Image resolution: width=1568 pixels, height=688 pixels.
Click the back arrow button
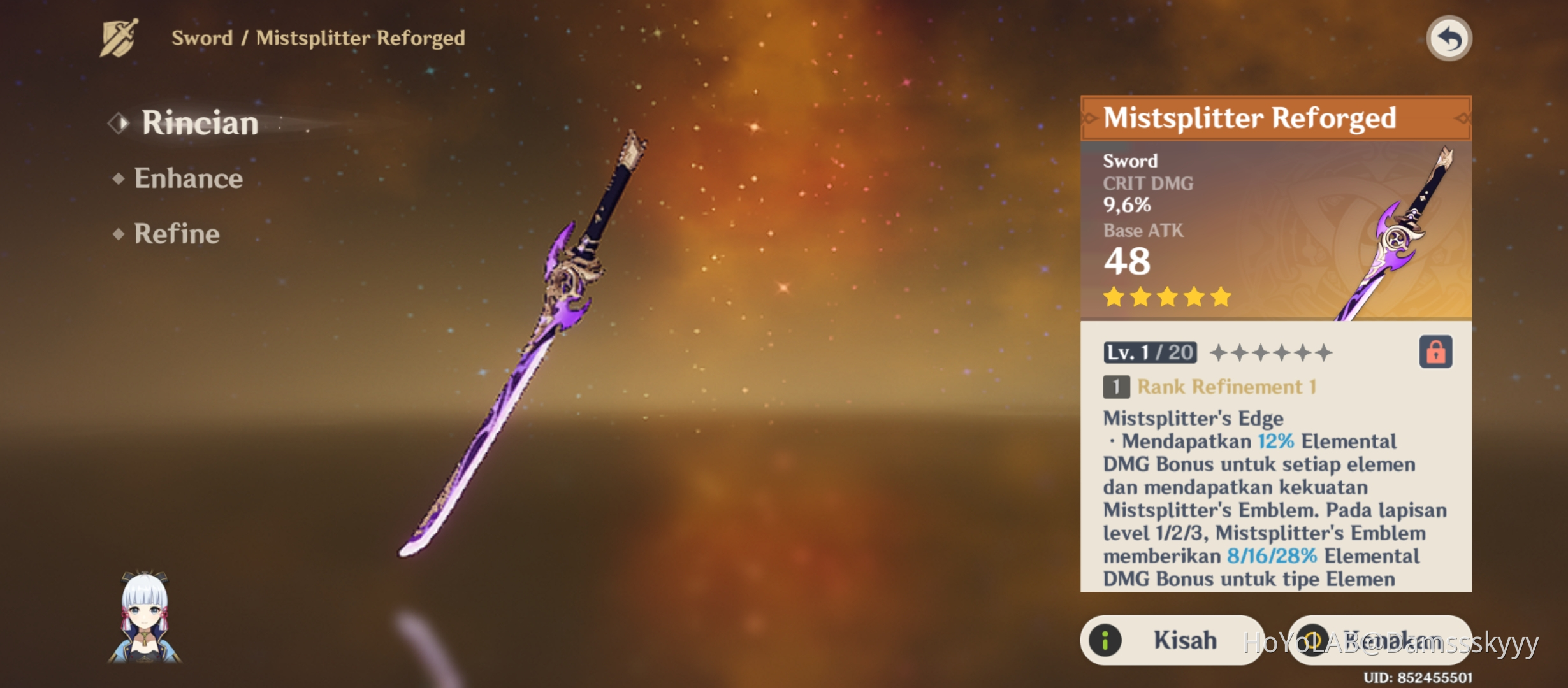click(x=1448, y=39)
